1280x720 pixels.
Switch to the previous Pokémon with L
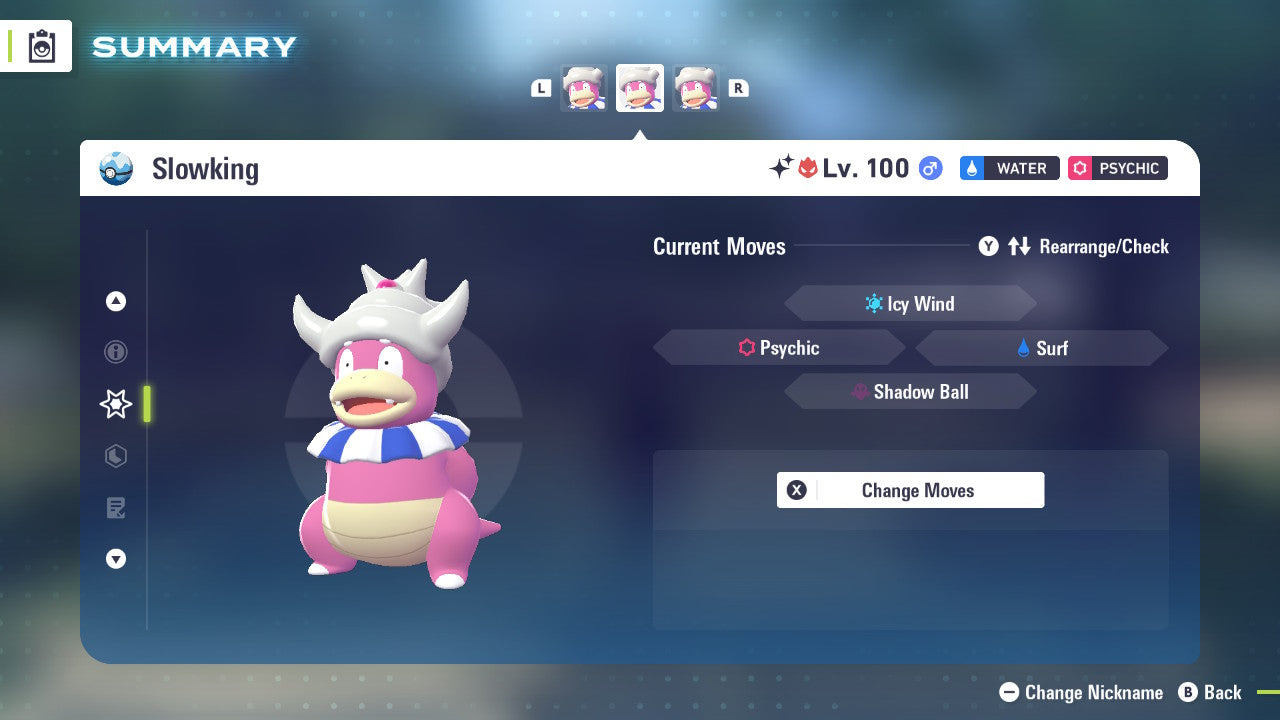[540, 87]
